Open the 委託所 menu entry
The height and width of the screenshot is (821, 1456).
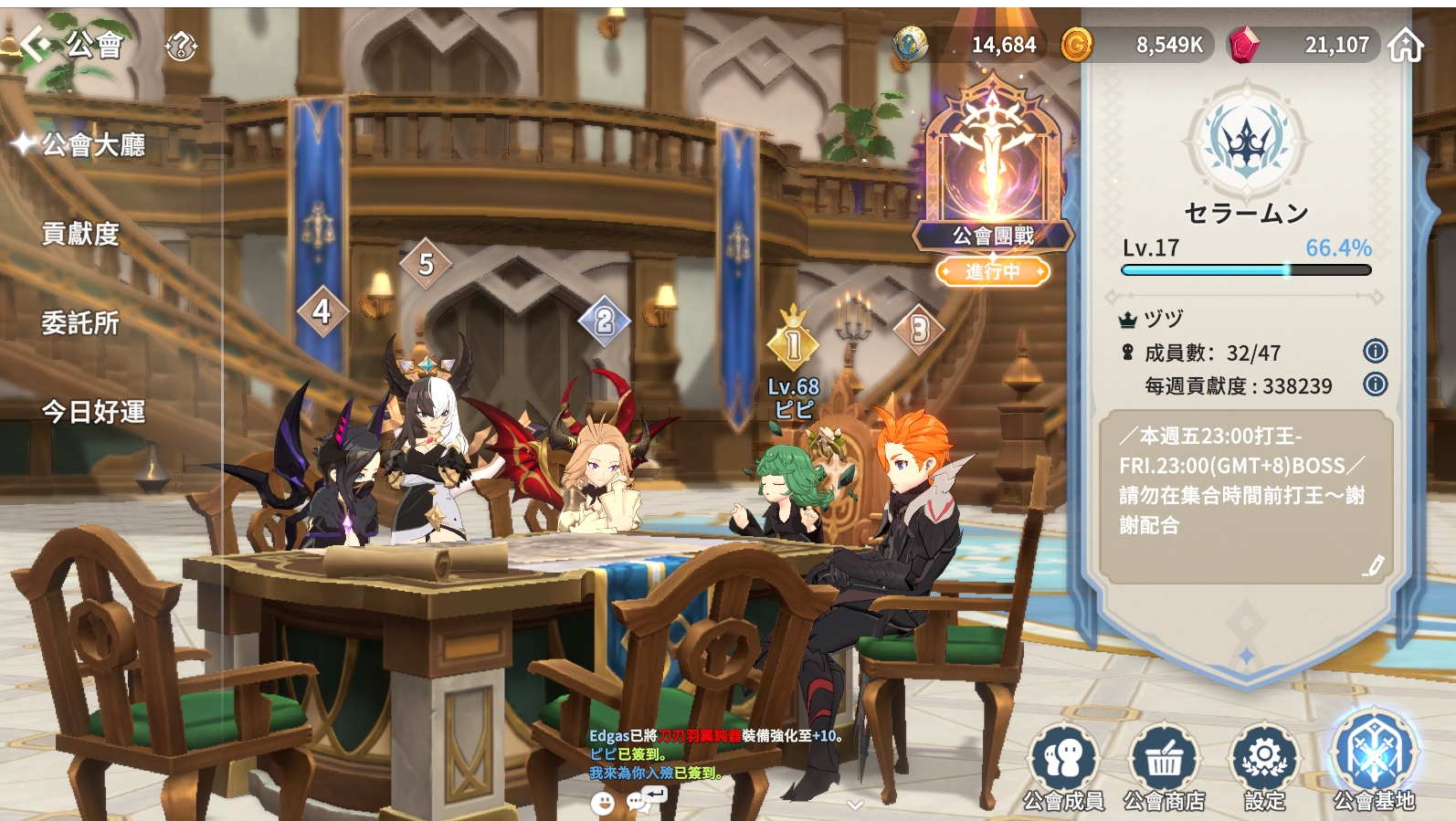point(80,322)
